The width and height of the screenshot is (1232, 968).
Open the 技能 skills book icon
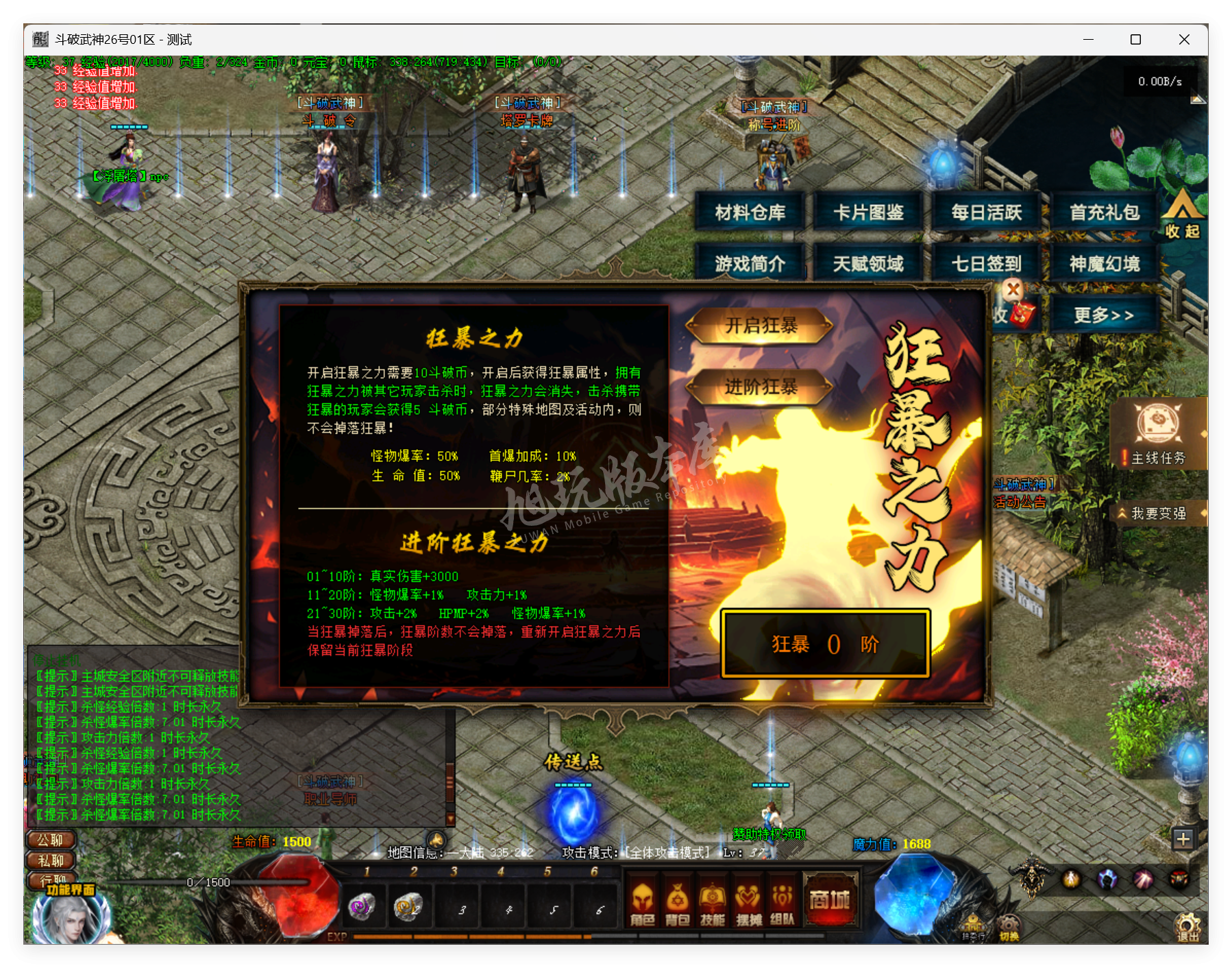point(713,903)
